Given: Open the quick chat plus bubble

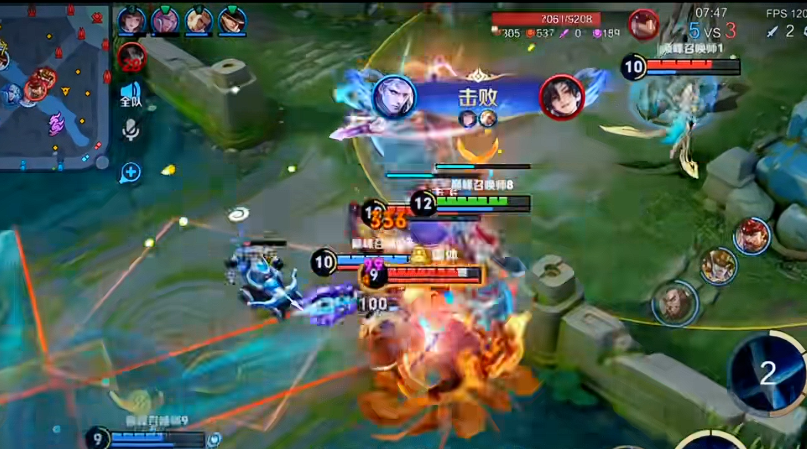Looking at the screenshot, I should point(131,172).
